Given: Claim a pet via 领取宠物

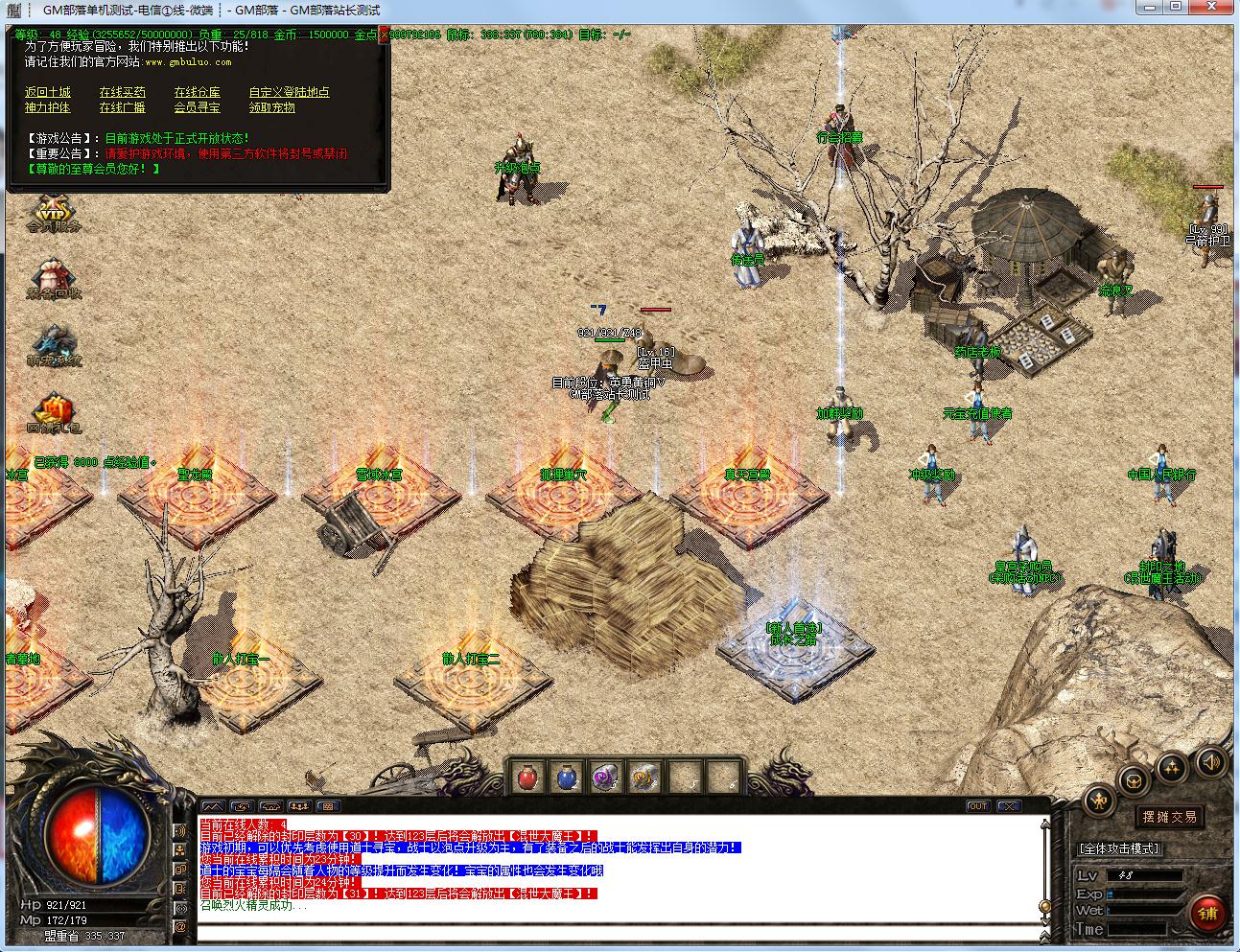Looking at the screenshot, I should tap(271, 107).
